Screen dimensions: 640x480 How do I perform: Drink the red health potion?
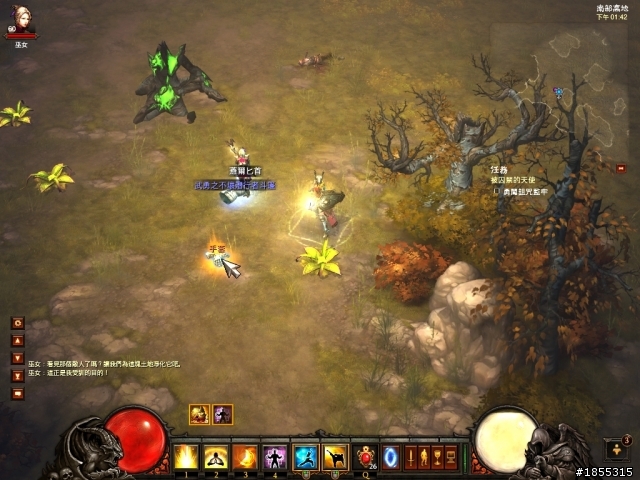(x=365, y=457)
